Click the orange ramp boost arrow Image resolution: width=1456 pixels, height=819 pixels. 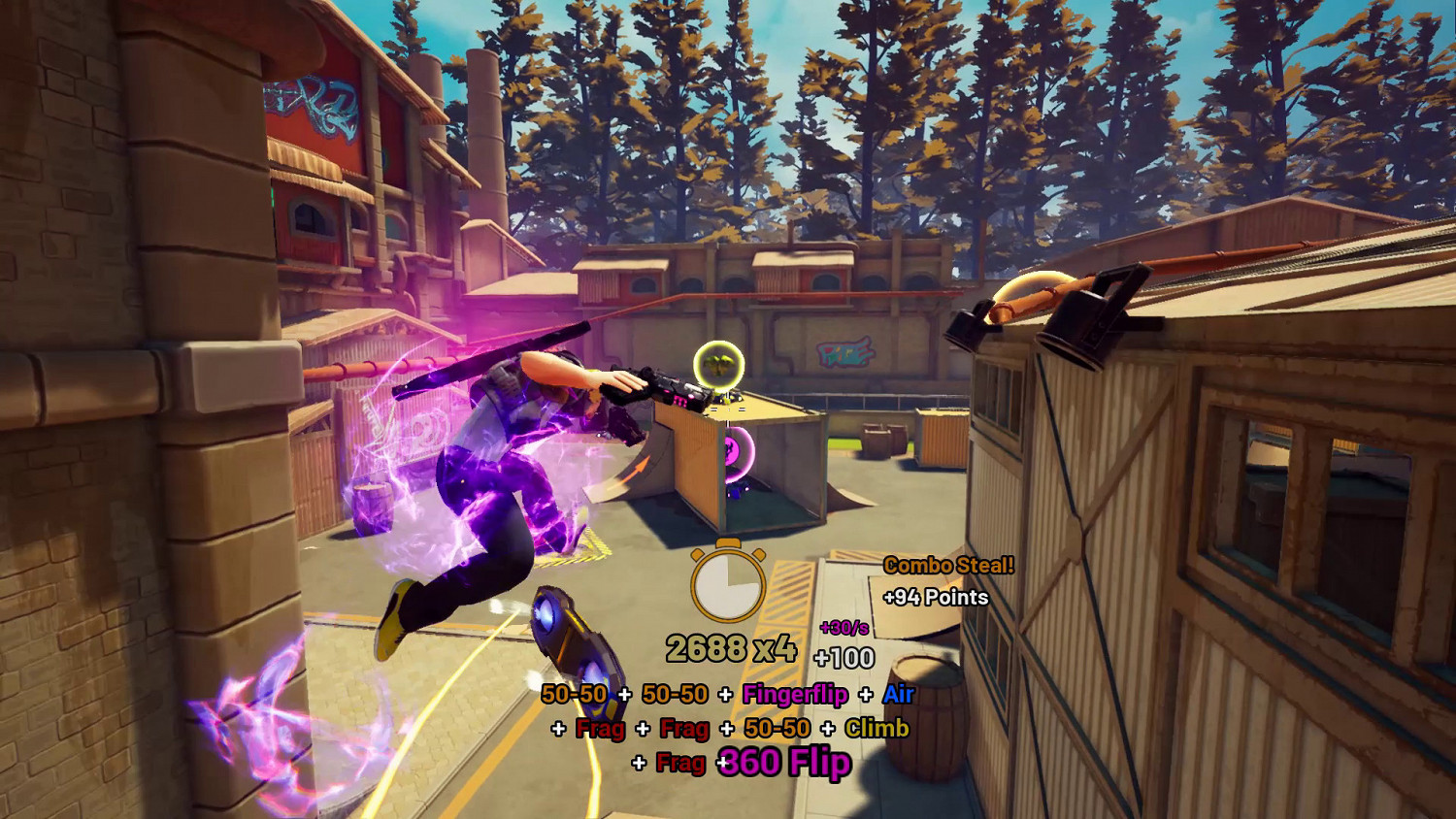coord(636,467)
